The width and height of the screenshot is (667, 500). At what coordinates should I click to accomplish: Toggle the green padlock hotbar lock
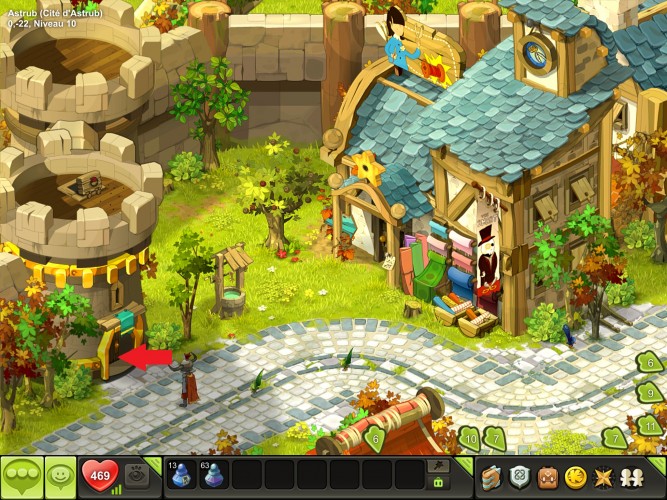coord(437,483)
